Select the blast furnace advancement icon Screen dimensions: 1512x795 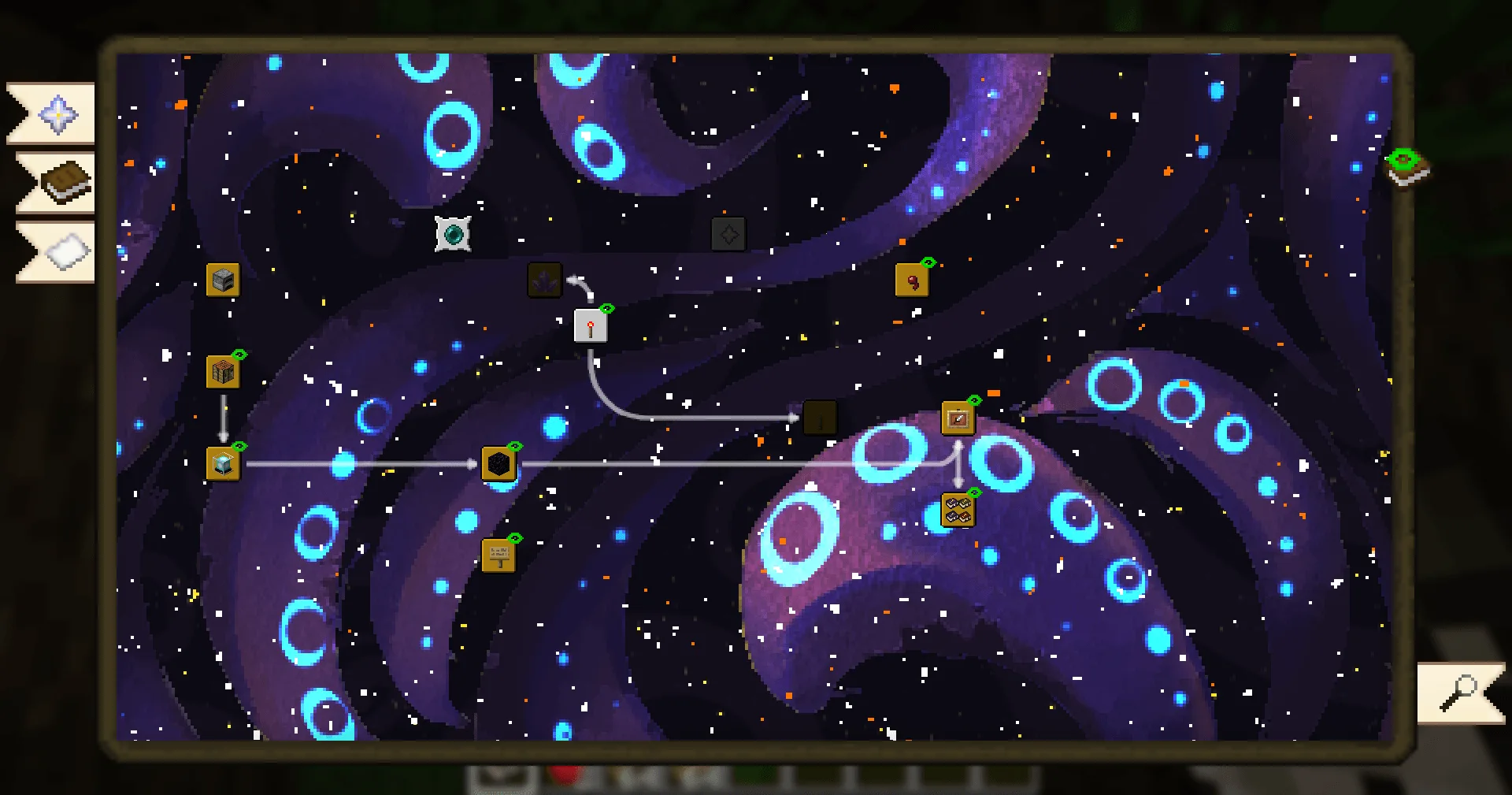[x=223, y=280]
